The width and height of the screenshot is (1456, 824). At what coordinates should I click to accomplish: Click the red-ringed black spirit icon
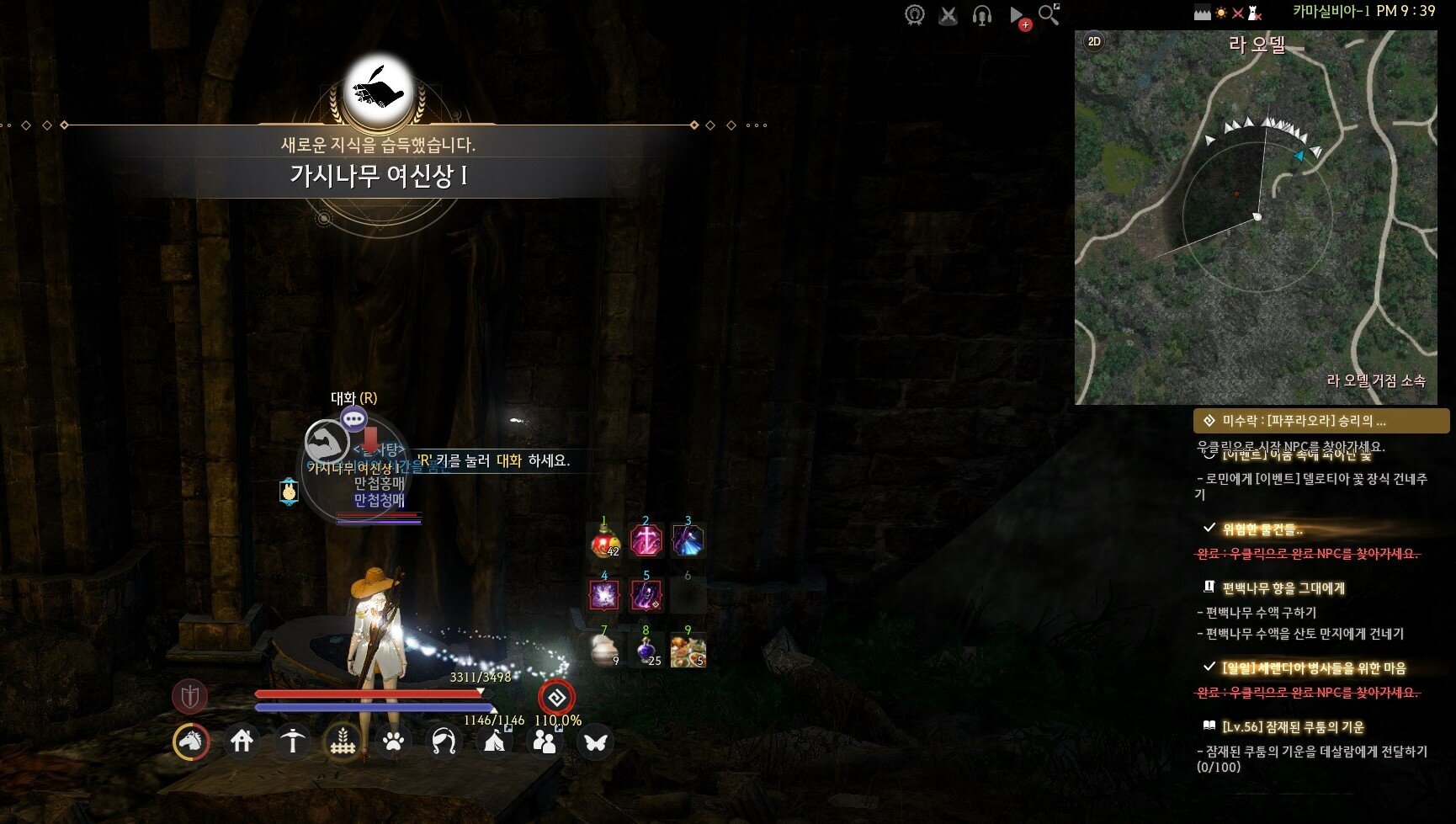tap(556, 698)
